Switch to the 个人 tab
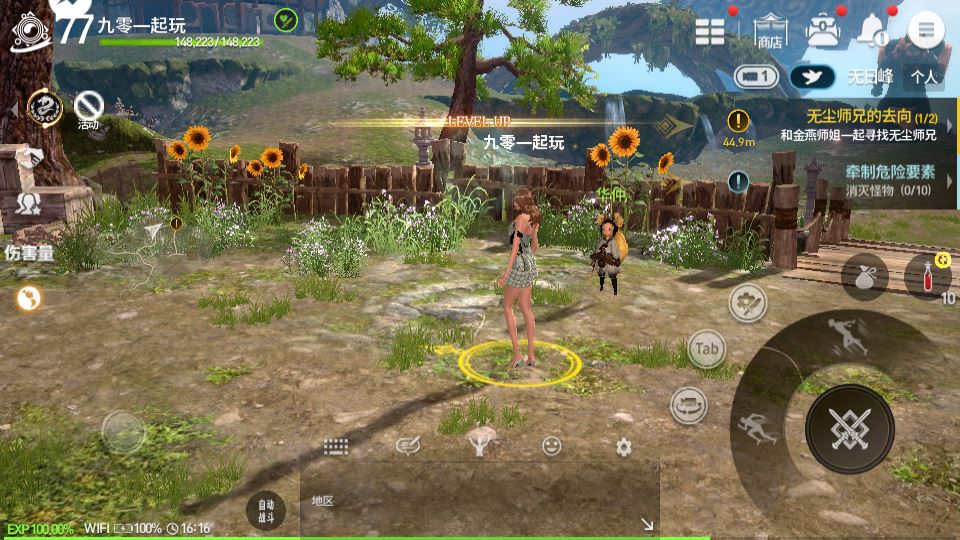Image resolution: width=960 pixels, height=540 pixels. pos(924,76)
